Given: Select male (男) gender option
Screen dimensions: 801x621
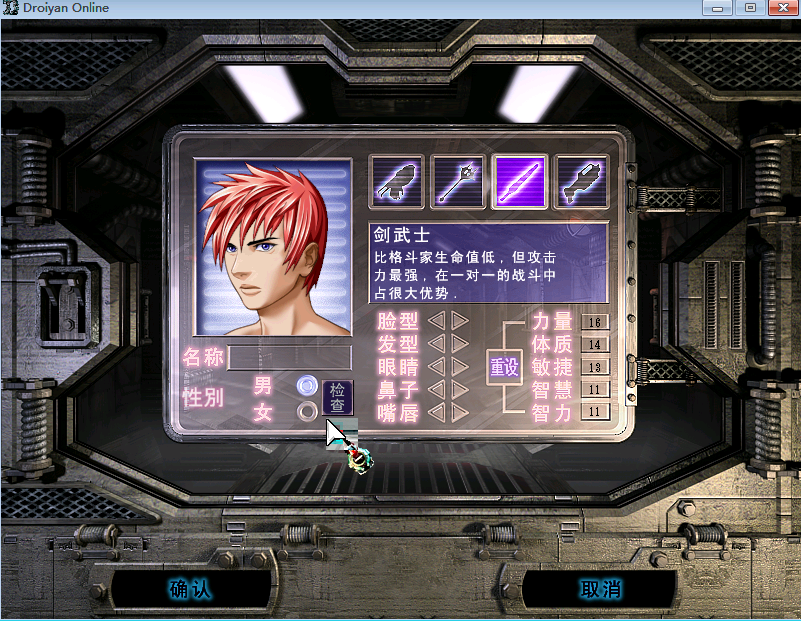Looking at the screenshot, I should 308,386.
